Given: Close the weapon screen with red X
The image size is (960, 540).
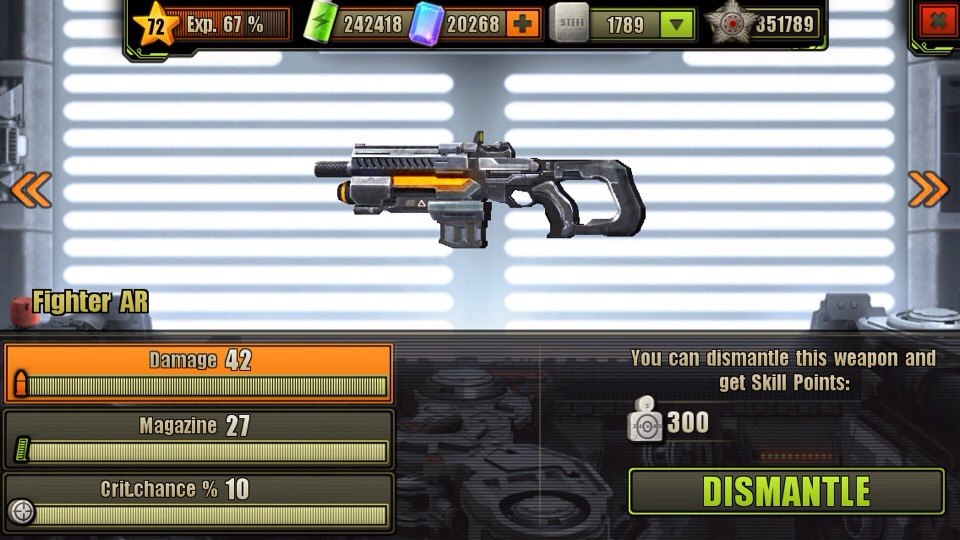Looking at the screenshot, I should [936, 20].
